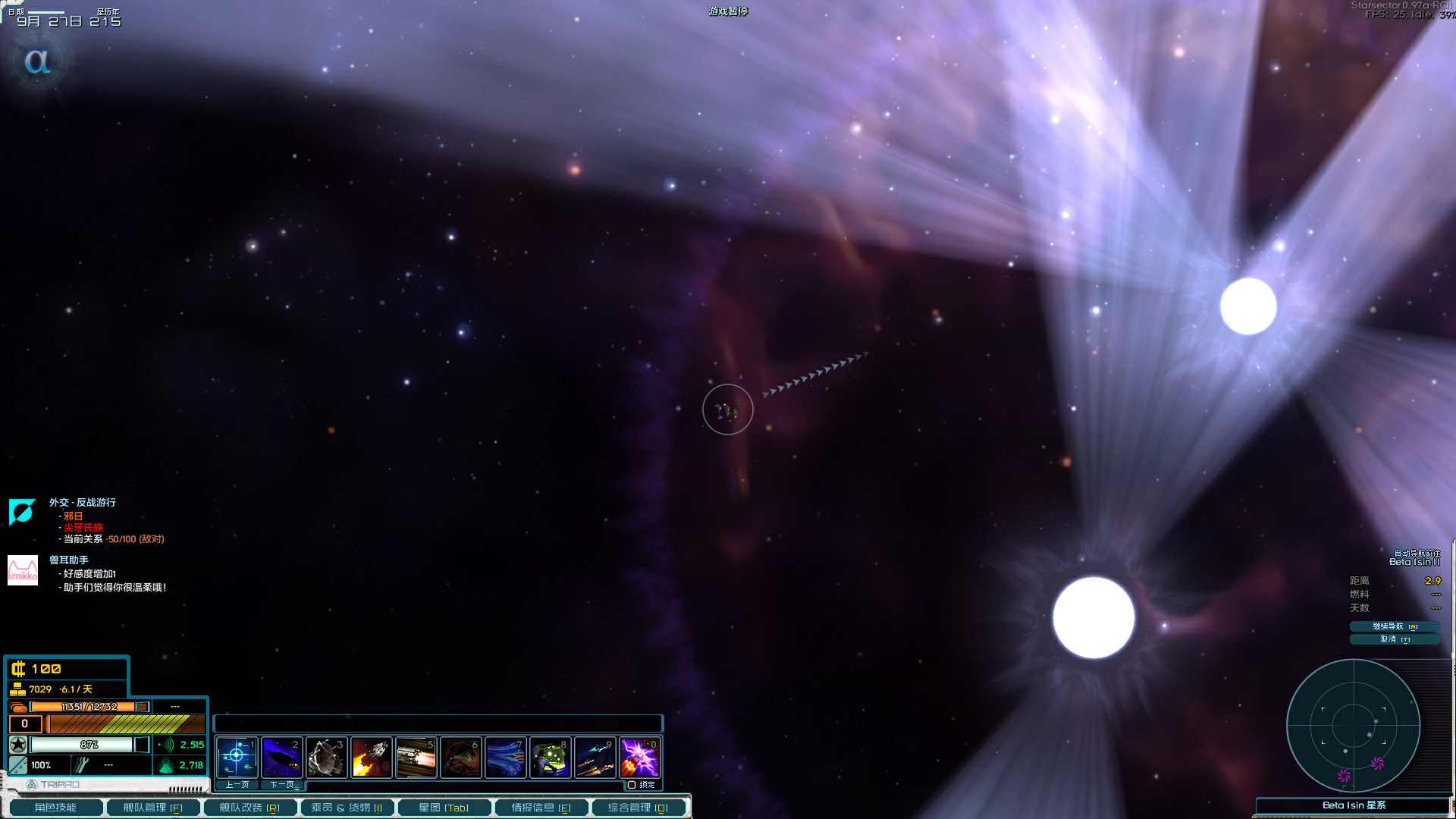Activate the targeting scan ability in slot 1
This screenshot has width=1456, height=819.
237,757
